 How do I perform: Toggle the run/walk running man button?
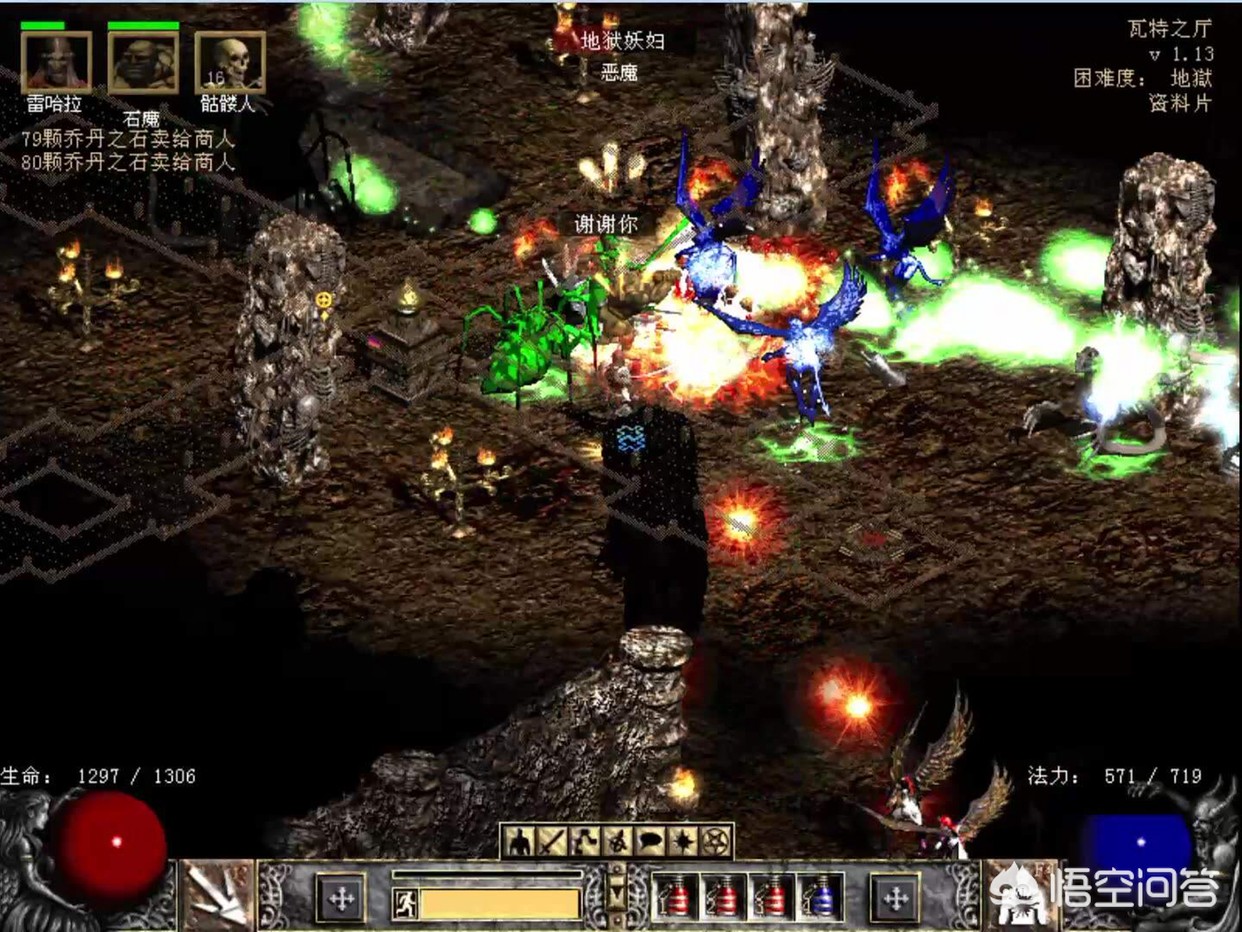pyautogui.click(x=405, y=902)
